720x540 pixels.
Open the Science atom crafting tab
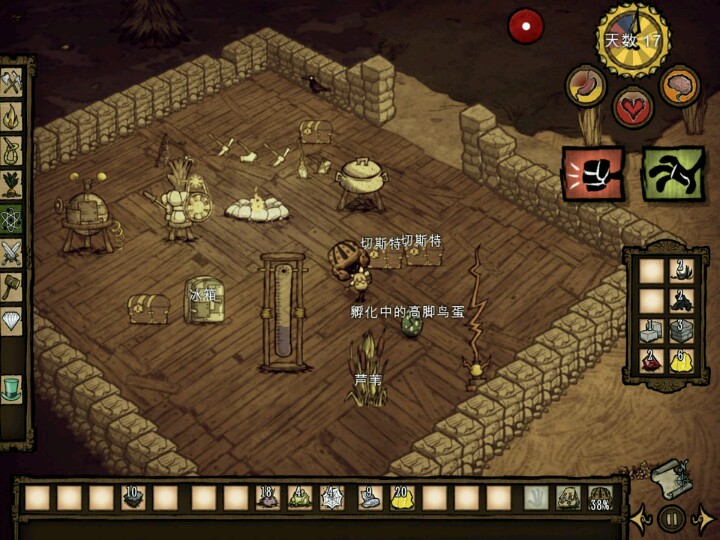tap(12, 219)
